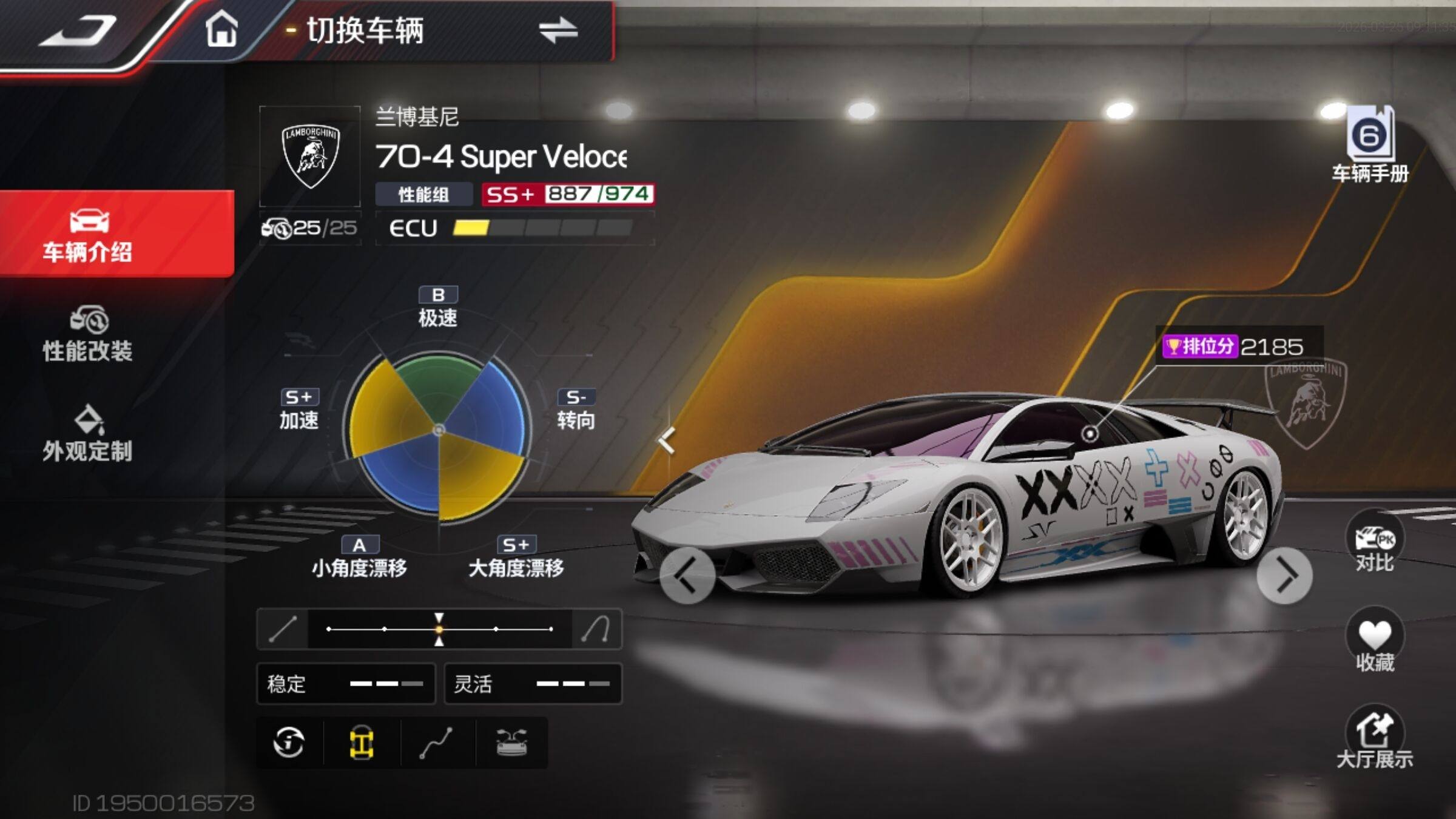Collapse the stats panel with small chevron
The width and height of the screenshot is (1456, 819).
point(667,440)
